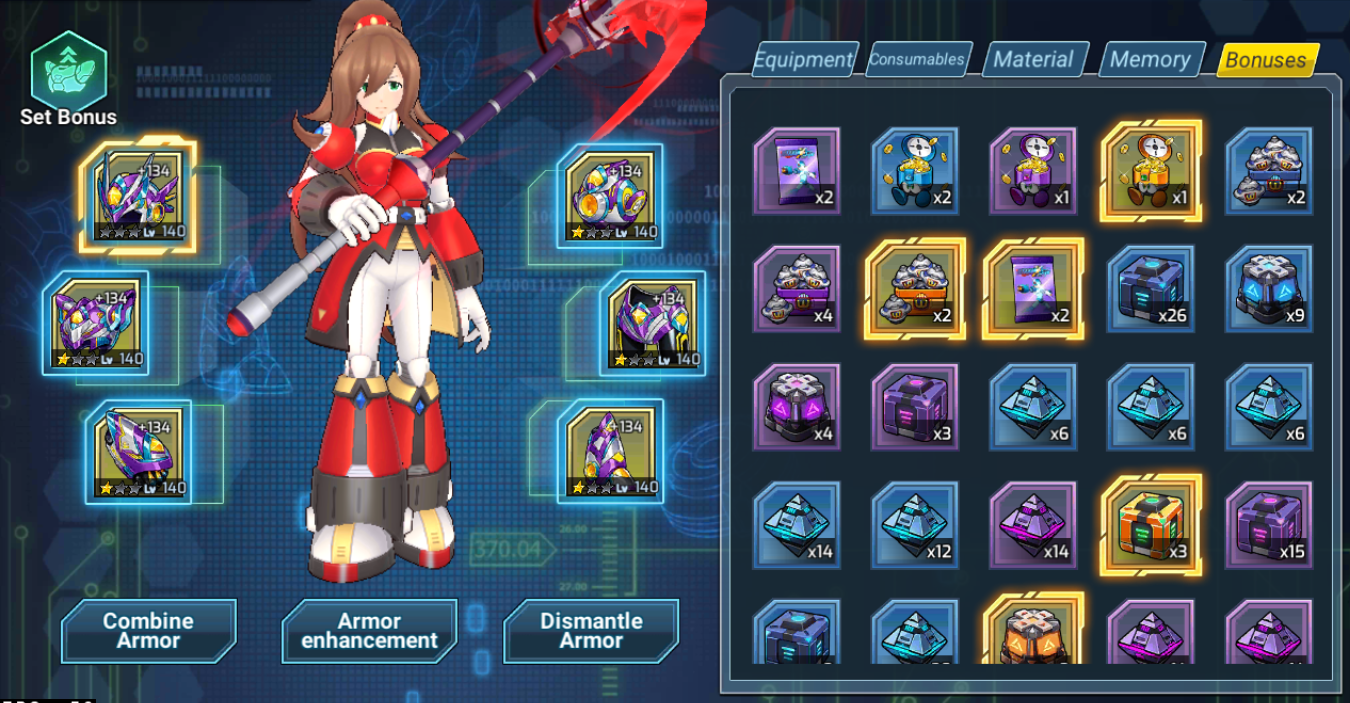Open the Set Bonus panel
Image resolution: width=1350 pixels, height=703 pixels.
tap(68, 82)
